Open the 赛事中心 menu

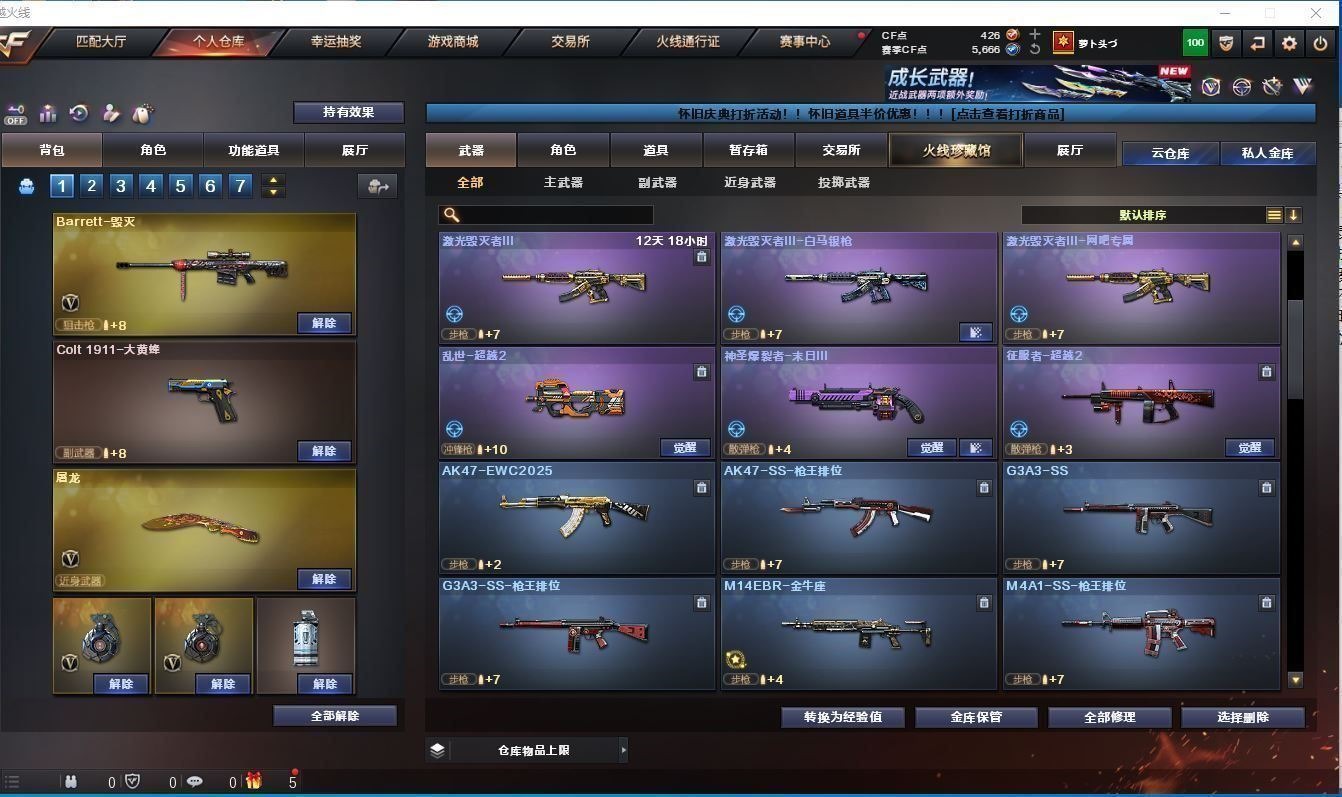(804, 42)
